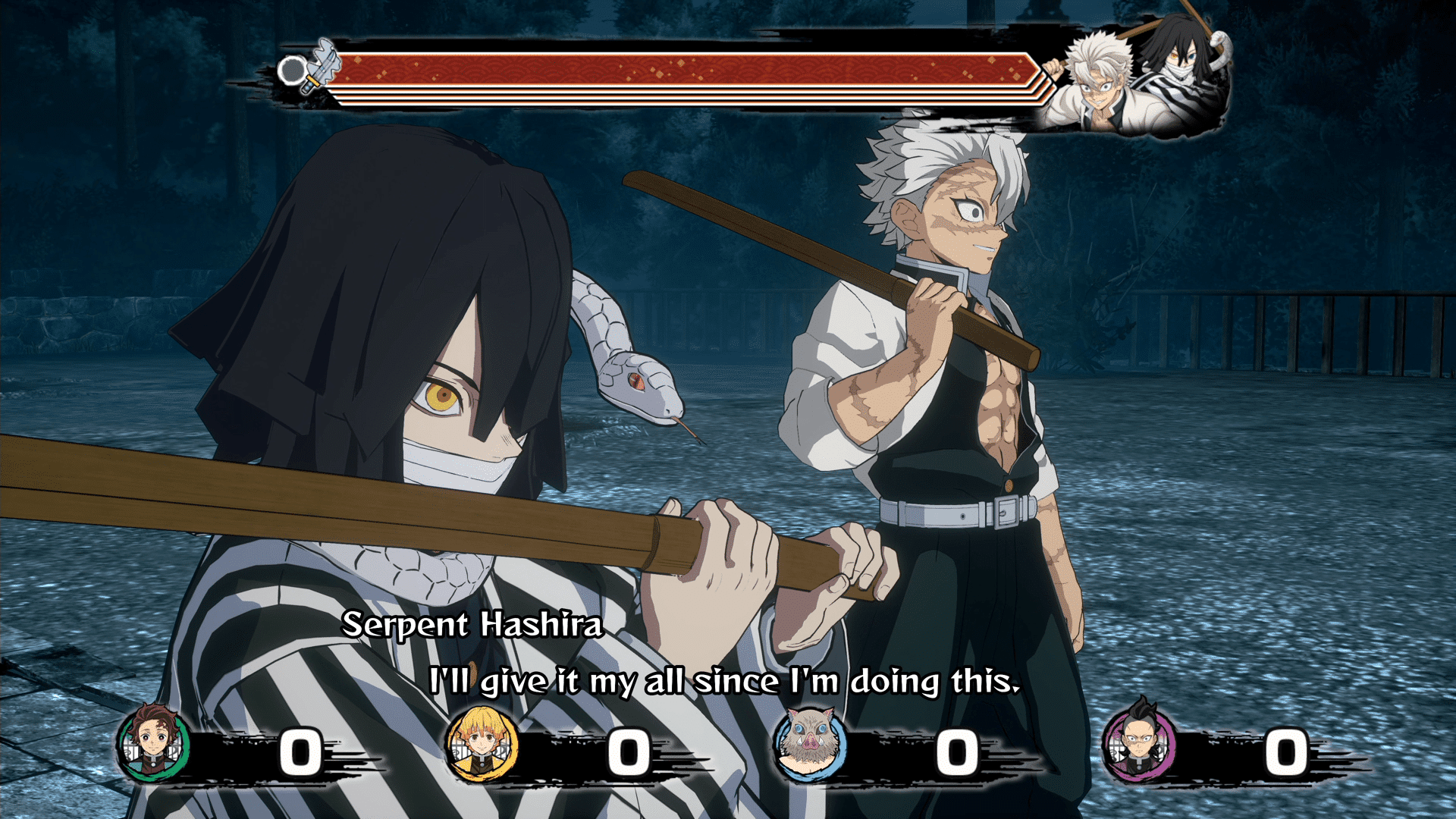
Task: Click Obanai's portrait in the top-right banner
Action: [x=1183, y=61]
